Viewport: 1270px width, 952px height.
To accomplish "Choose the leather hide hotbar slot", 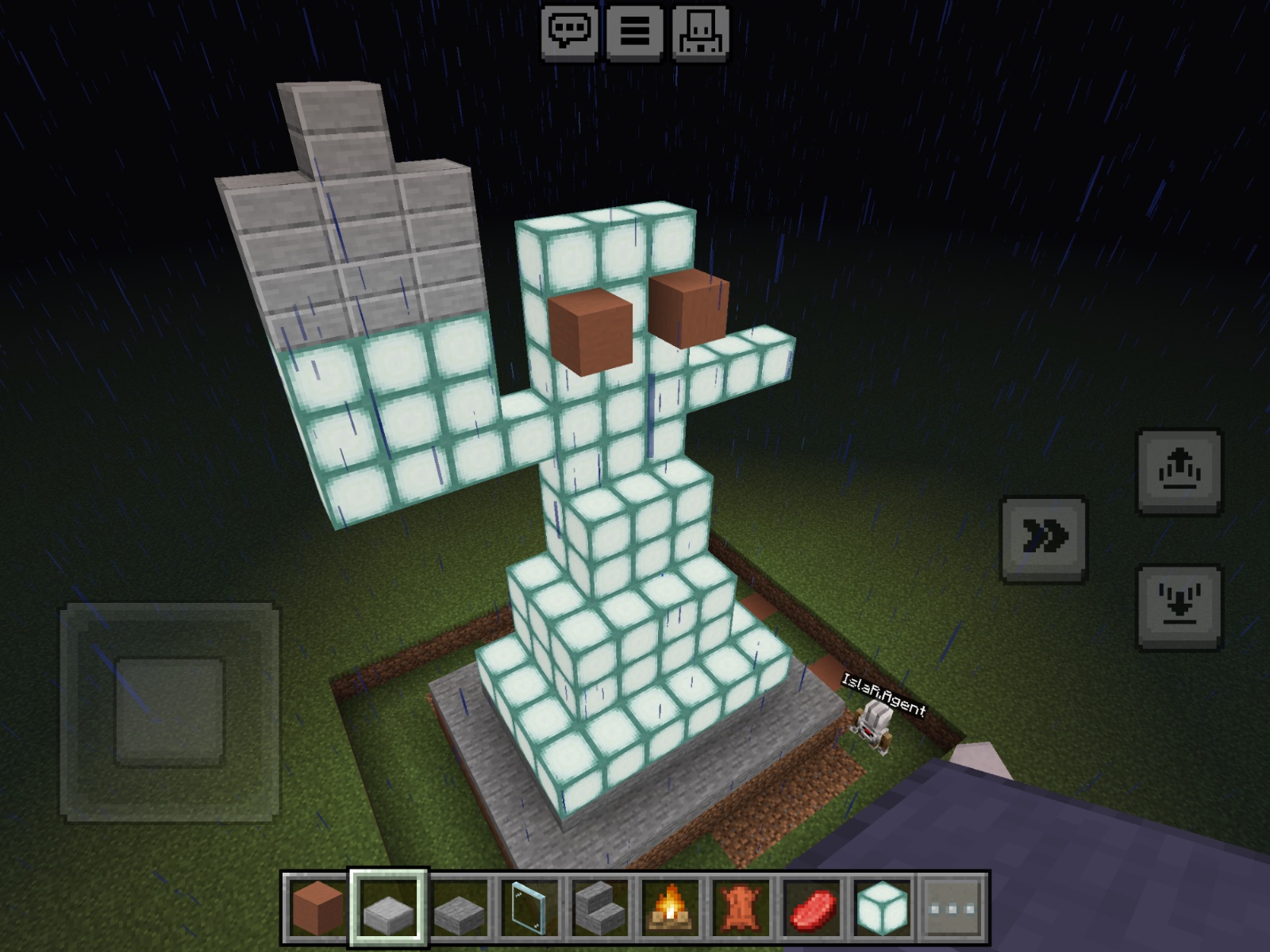I will click(741, 908).
